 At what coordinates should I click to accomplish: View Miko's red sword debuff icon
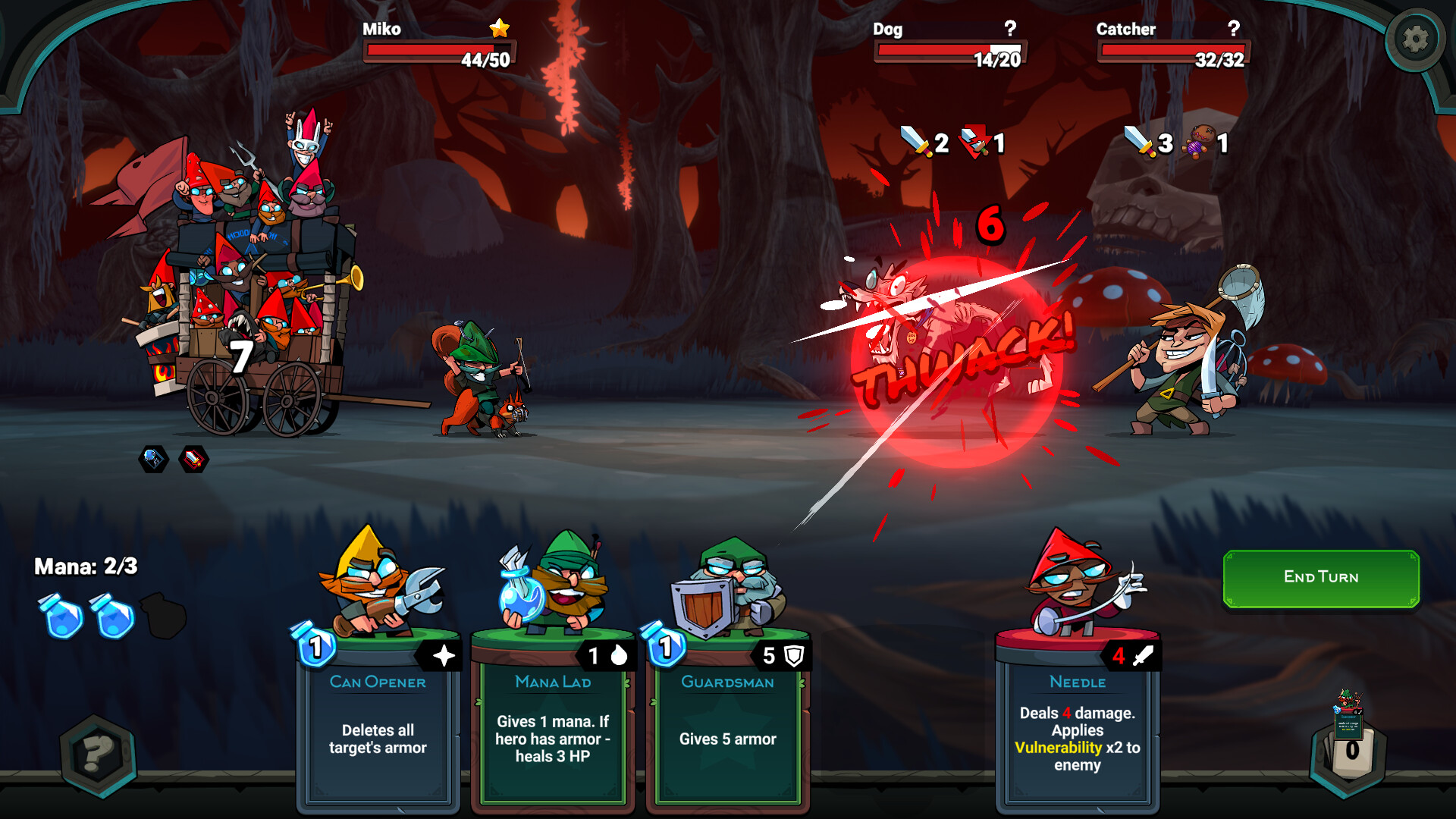coord(194,457)
